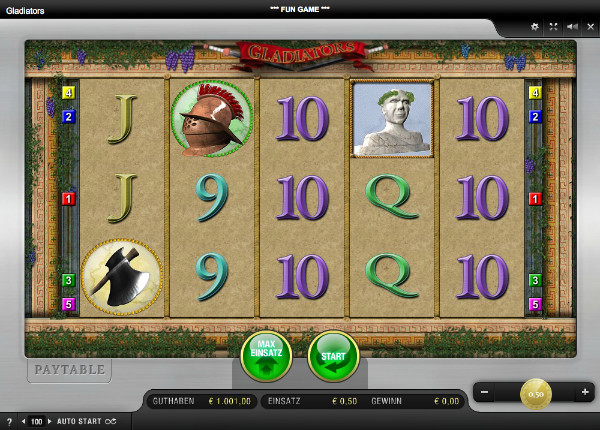The height and width of the screenshot is (430, 600).
Task: Click the gold 0.50 bet coin
Action: point(535,393)
